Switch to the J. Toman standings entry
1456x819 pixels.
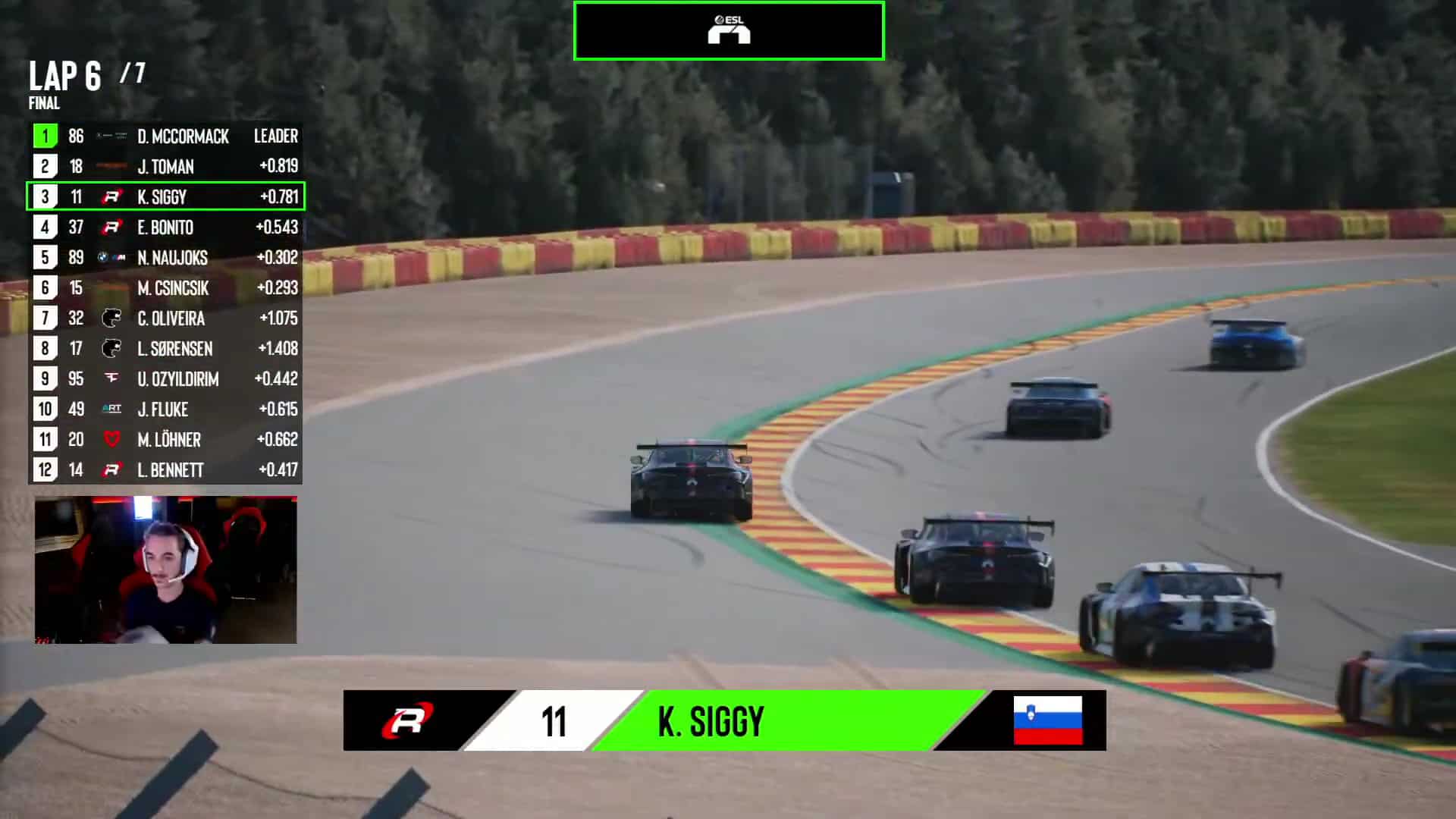[165, 167]
